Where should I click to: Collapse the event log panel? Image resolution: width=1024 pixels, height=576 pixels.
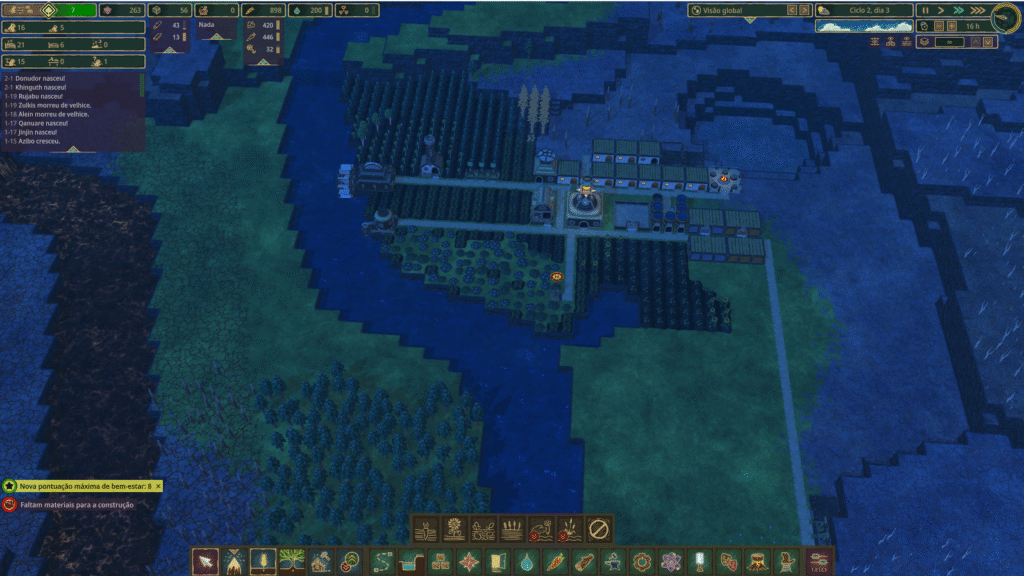coord(72,150)
